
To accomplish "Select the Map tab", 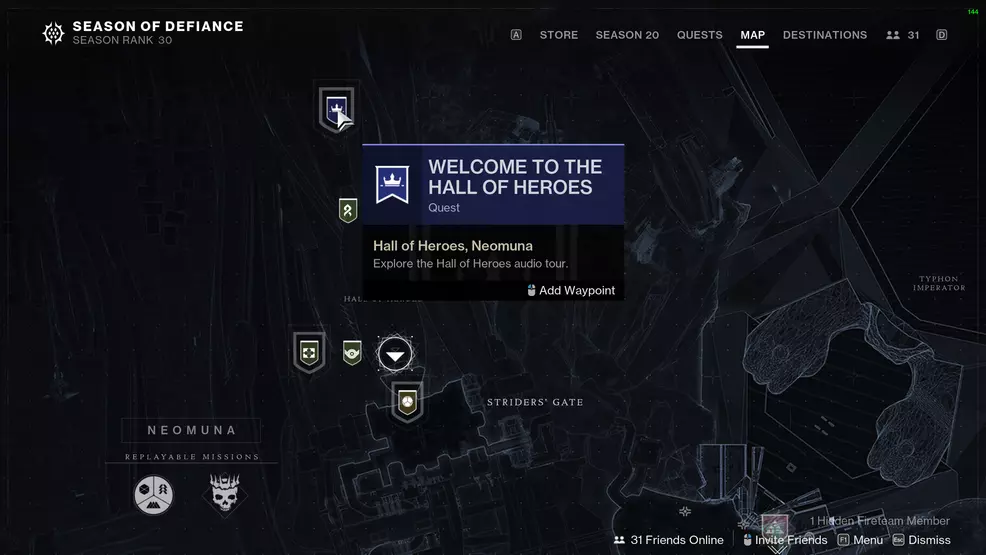I will tap(752, 35).
